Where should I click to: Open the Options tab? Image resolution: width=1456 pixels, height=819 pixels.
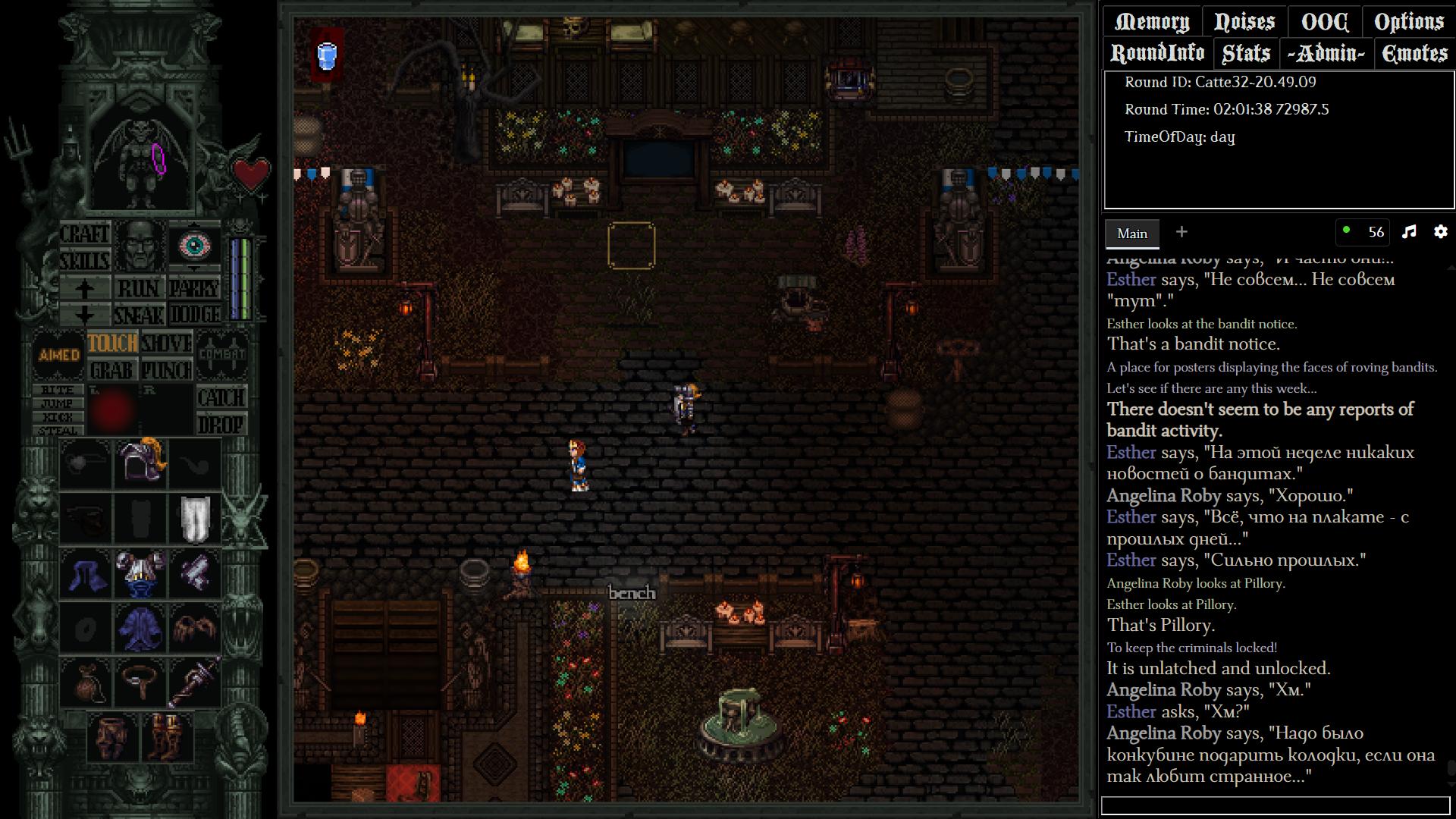point(1409,22)
